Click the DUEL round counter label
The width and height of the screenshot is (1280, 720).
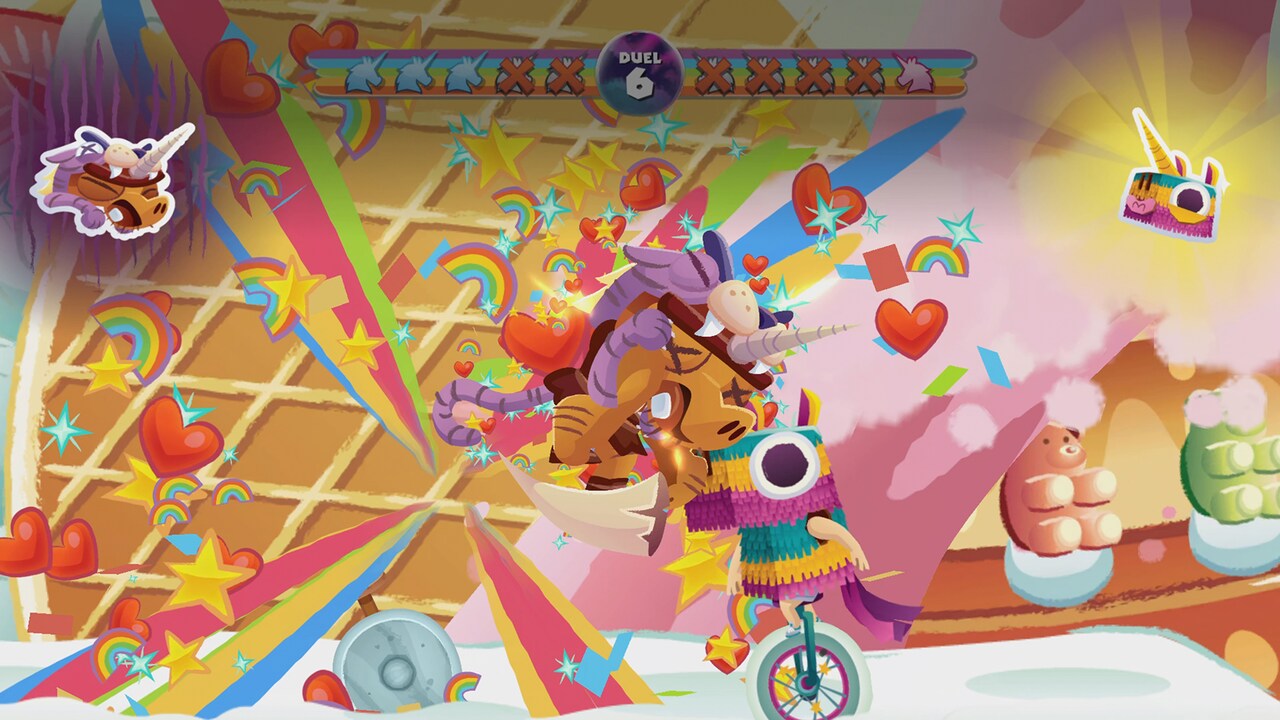pyautogui.click(x=638, y=58)
